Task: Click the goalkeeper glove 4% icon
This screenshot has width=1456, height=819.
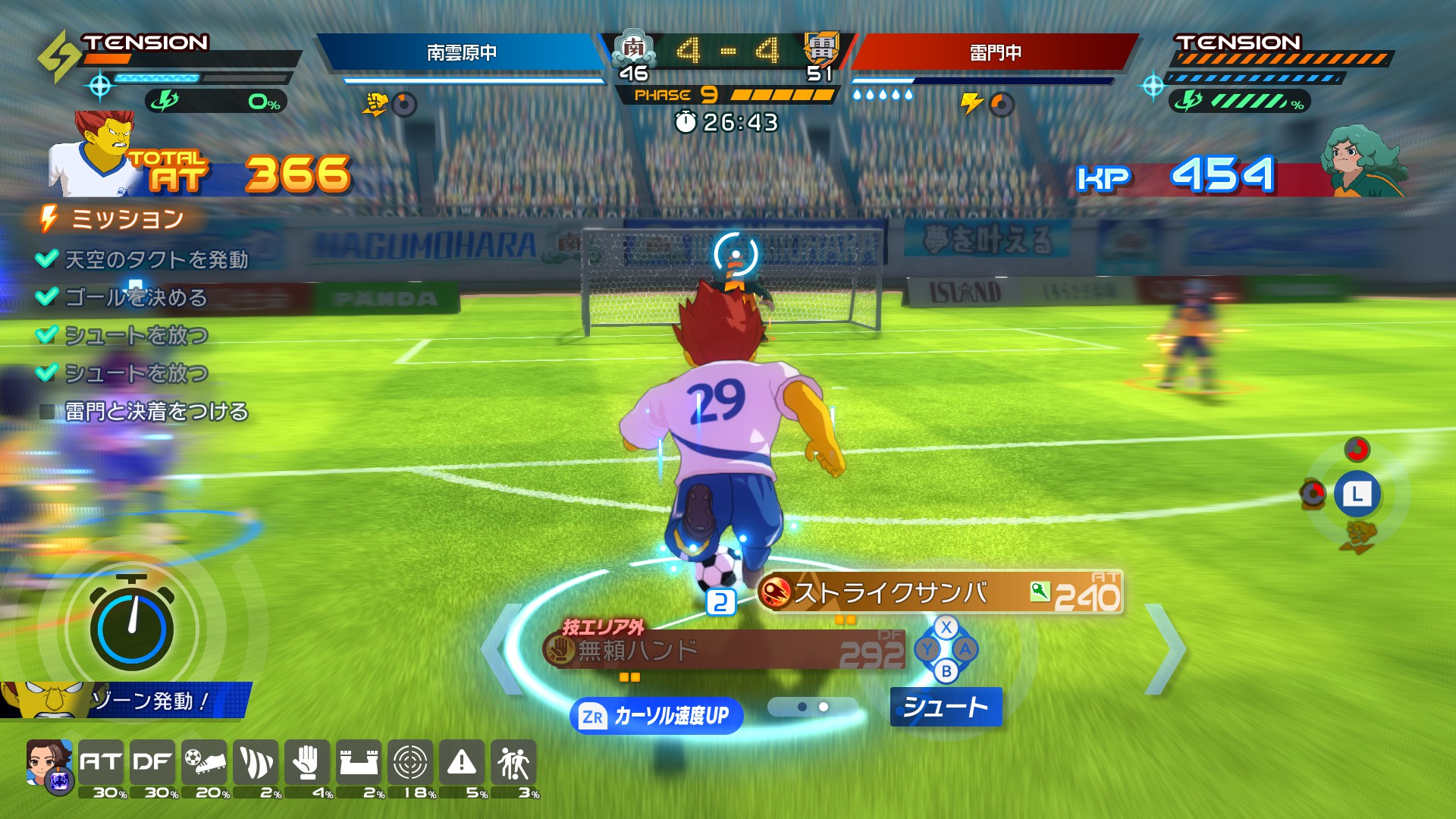Action: click(x=306, y=762)
